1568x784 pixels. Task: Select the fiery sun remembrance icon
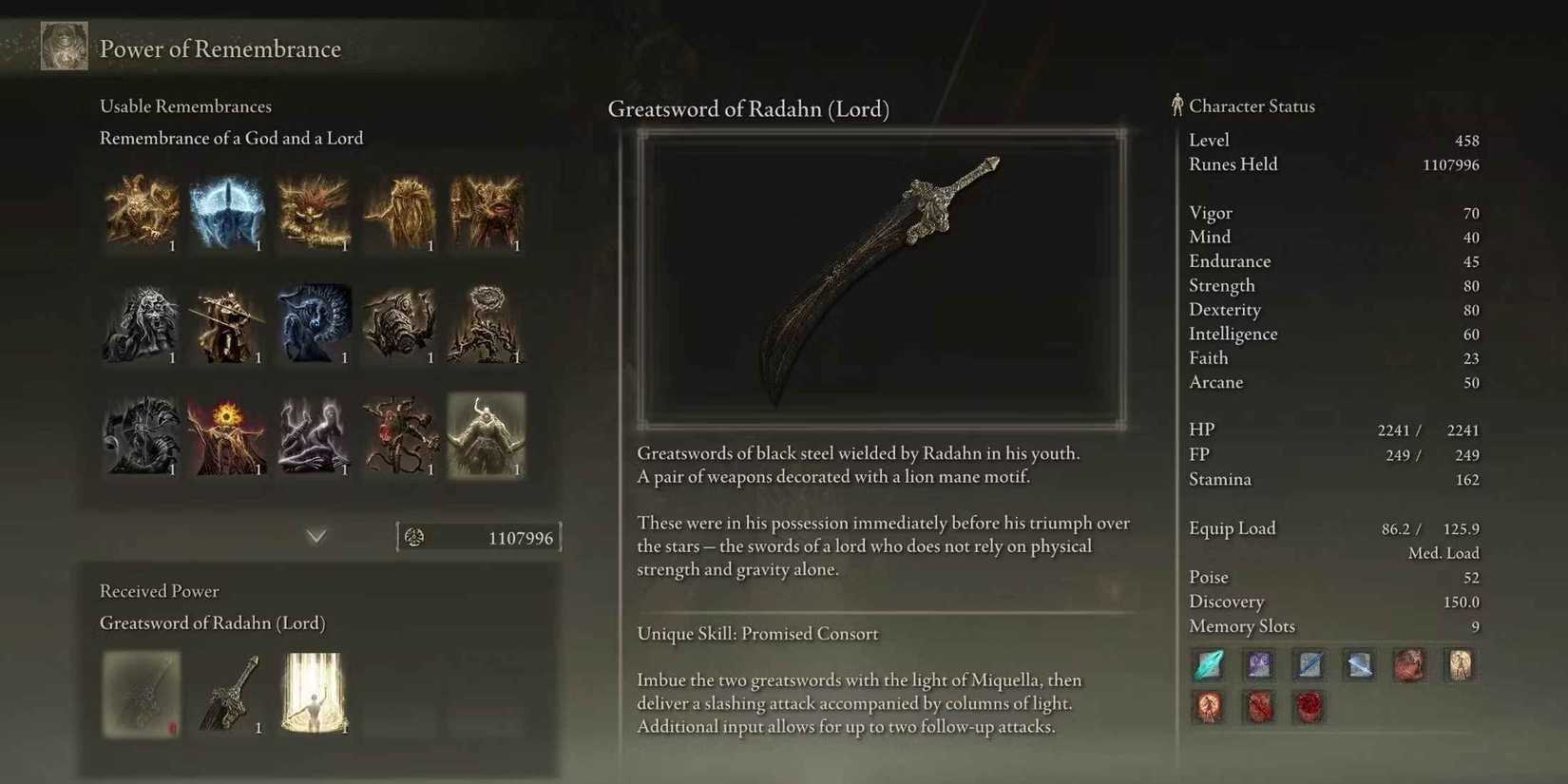(227, 435)
